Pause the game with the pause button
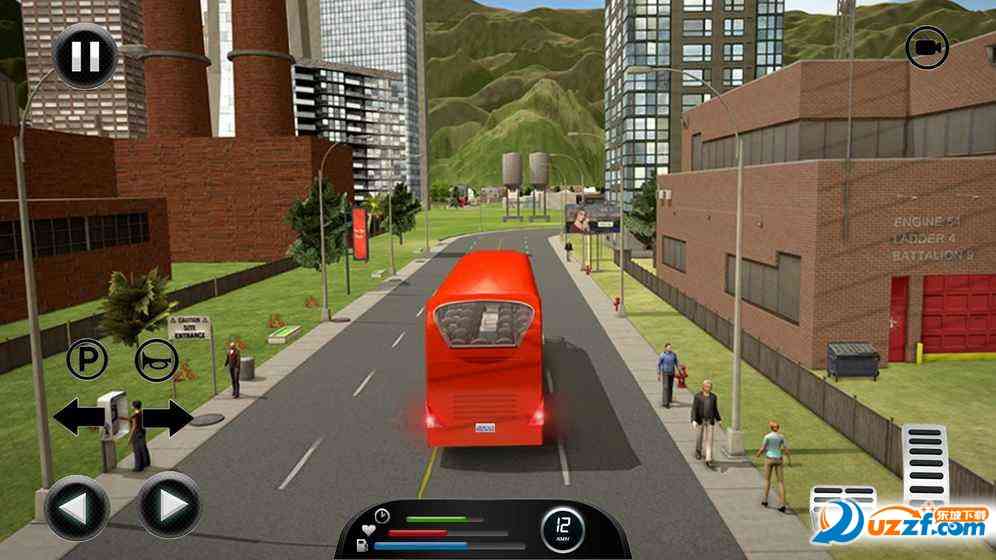996x560 pixels. click(84, 55)
